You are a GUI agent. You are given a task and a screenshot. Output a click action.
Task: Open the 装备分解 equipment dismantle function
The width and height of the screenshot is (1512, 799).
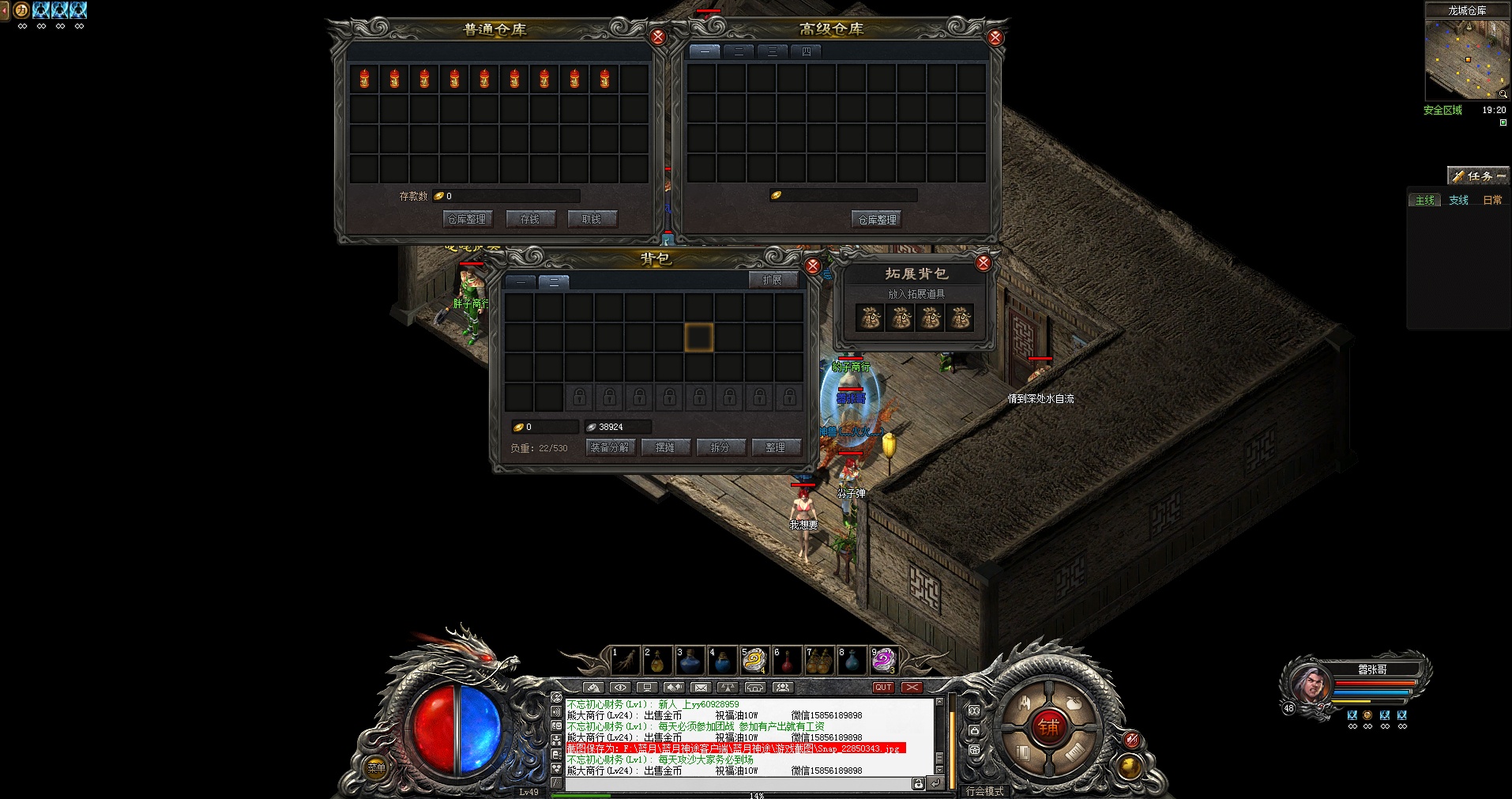[x=610, y=447]
